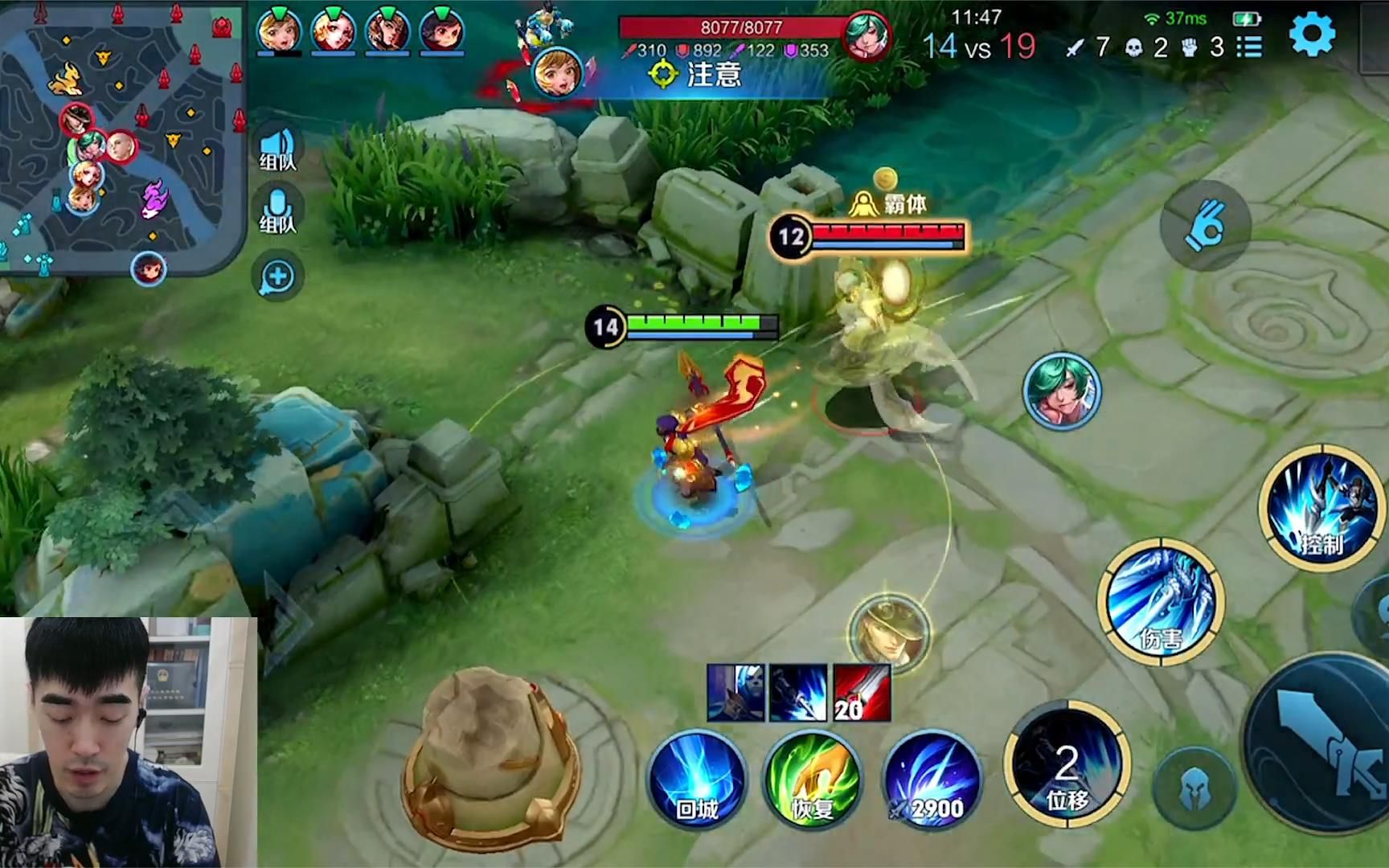The image size is (1389, 868).
Task: Open the scoreboard list icon
Action: [x=1248, y=47]
